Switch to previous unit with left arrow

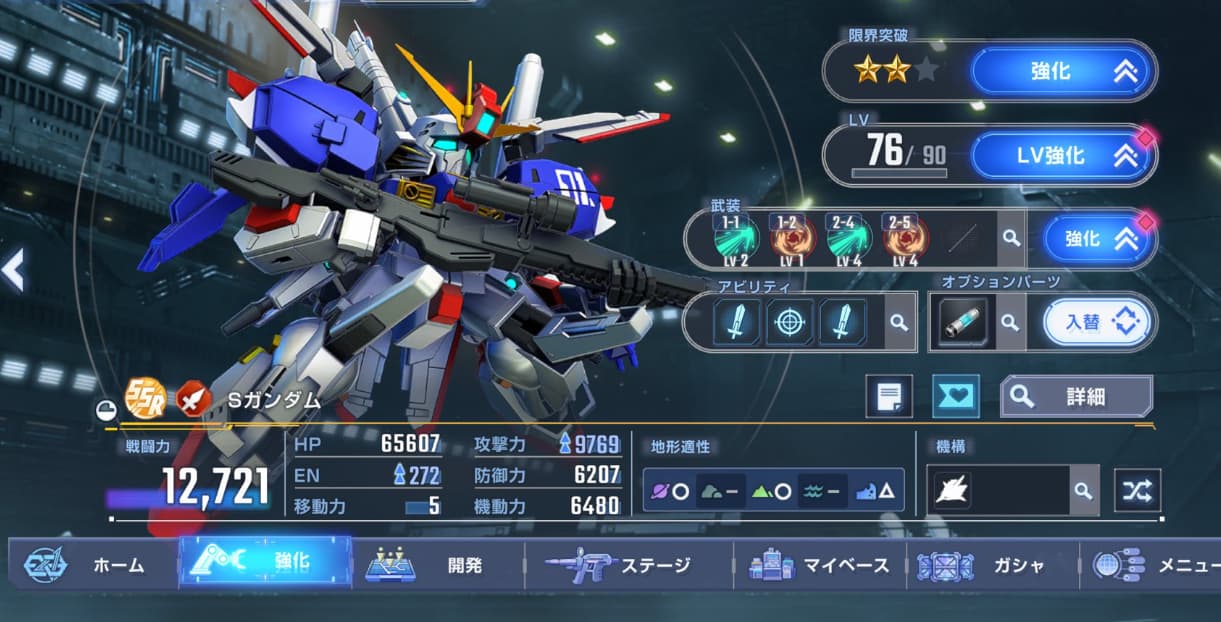14,271
